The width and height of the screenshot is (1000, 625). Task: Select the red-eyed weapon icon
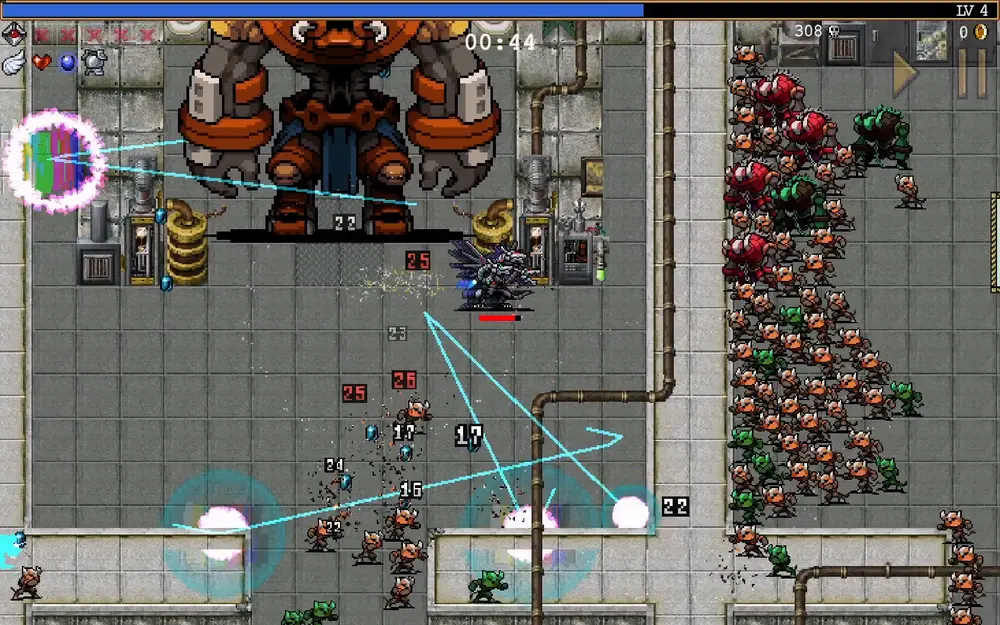click(x=14, y=34)
